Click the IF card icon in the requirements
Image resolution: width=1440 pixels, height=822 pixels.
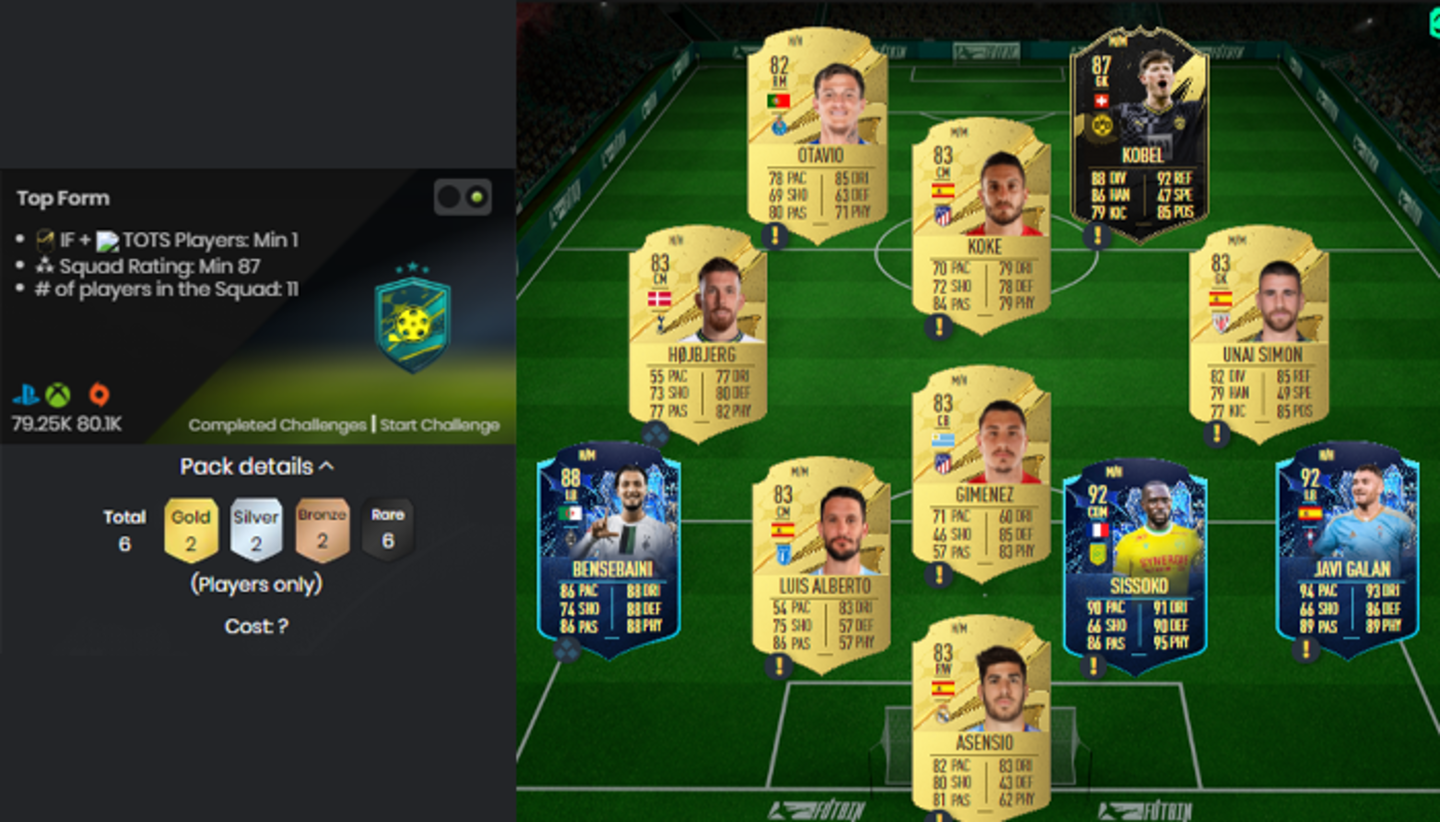[x=45, y=239]
